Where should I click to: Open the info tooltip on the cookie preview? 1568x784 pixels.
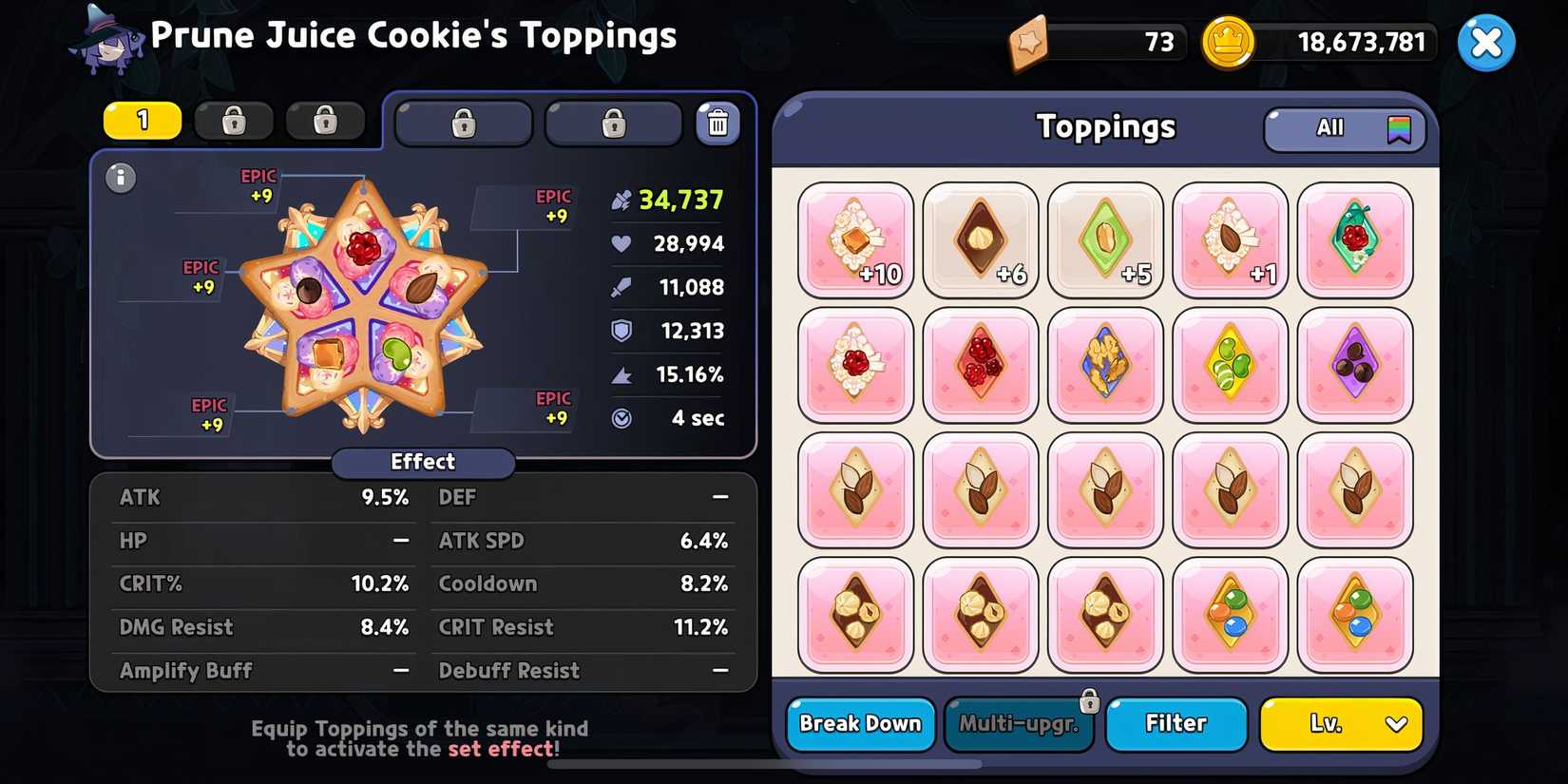[121, 179]
